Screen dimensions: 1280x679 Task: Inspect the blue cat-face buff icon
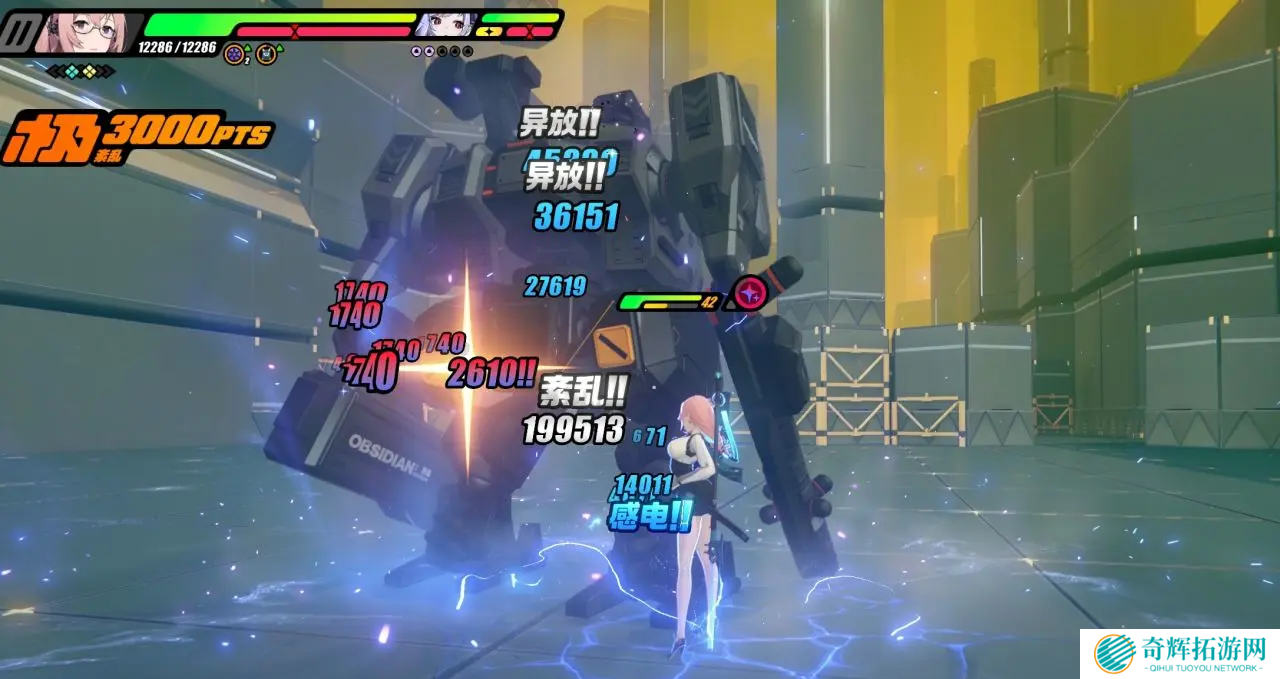[265, 54]
